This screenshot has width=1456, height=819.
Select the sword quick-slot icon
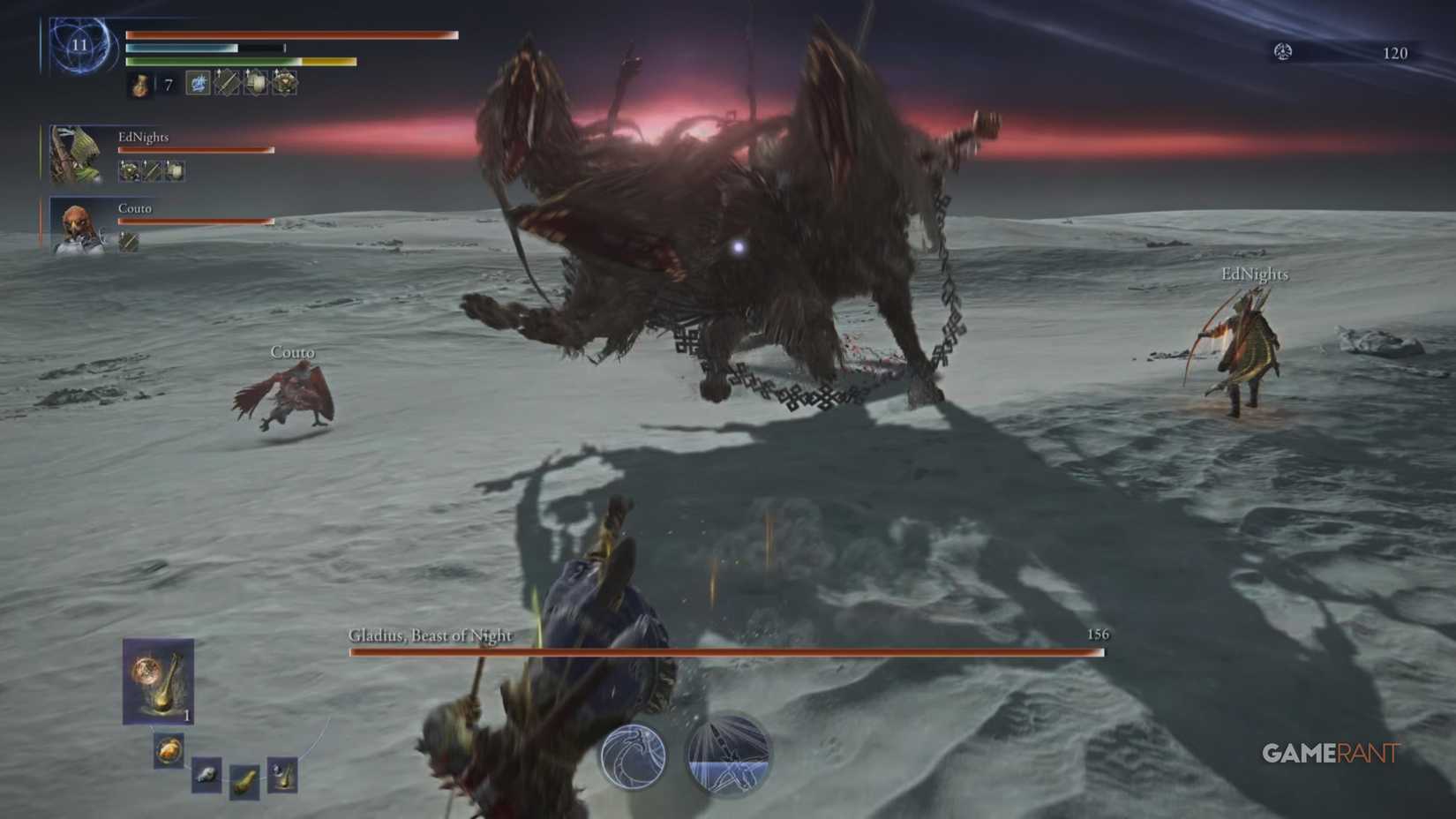click(x=226, y=85)
